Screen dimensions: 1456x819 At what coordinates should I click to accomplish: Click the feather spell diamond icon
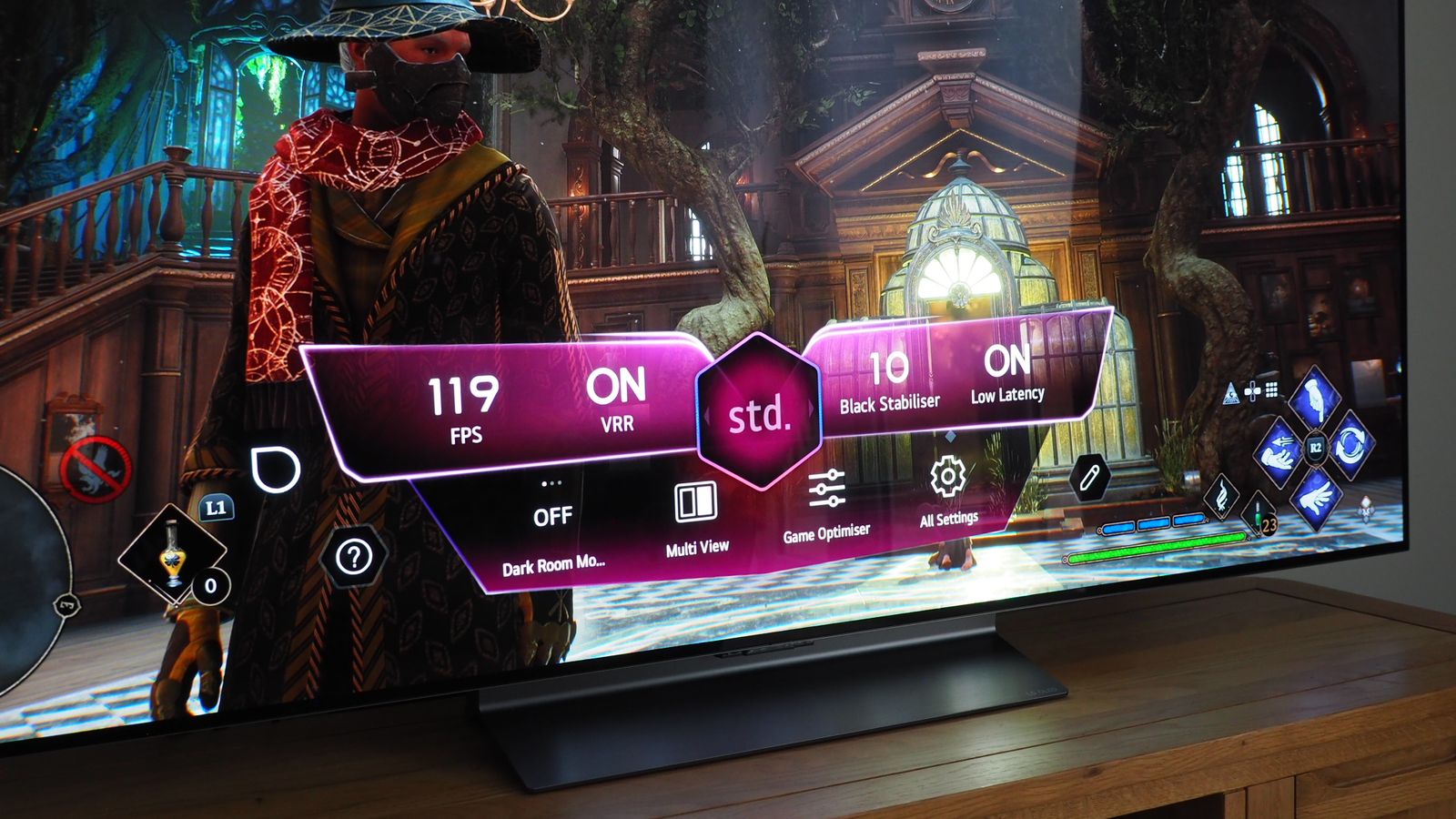(x=1221, y=495)
